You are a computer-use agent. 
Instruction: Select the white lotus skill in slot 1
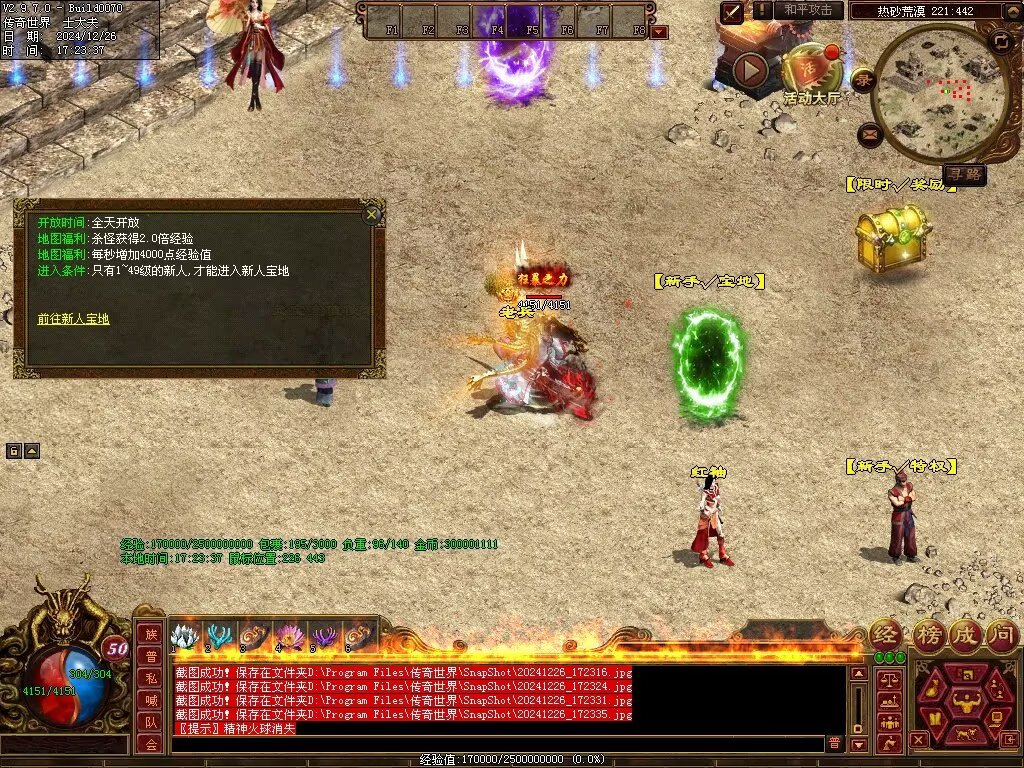(185, 636)
